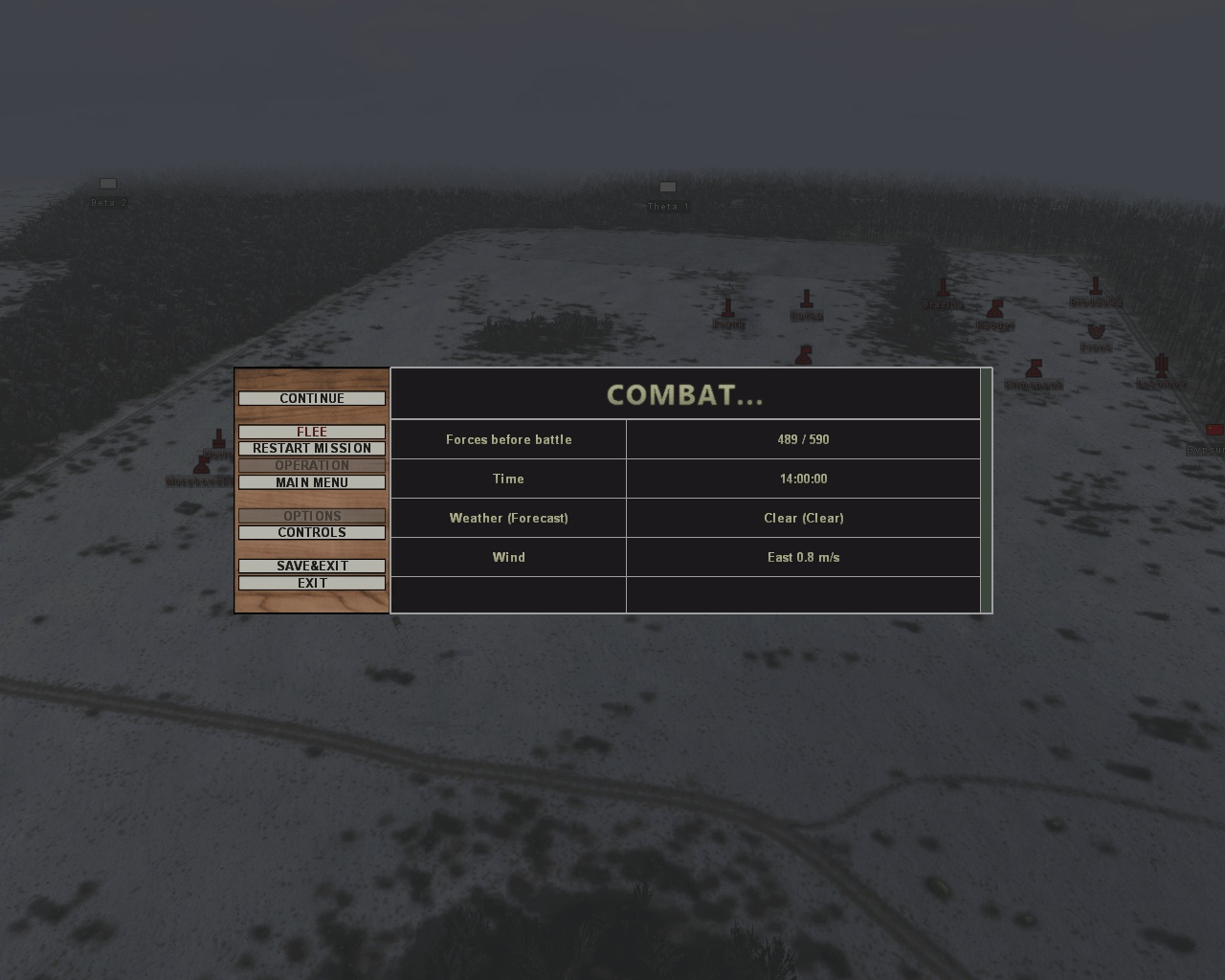1225x980 pixels.
Task: Select the Theta 1 marker on the horizon
Action: pyautogui.click(x=667, y=187)
